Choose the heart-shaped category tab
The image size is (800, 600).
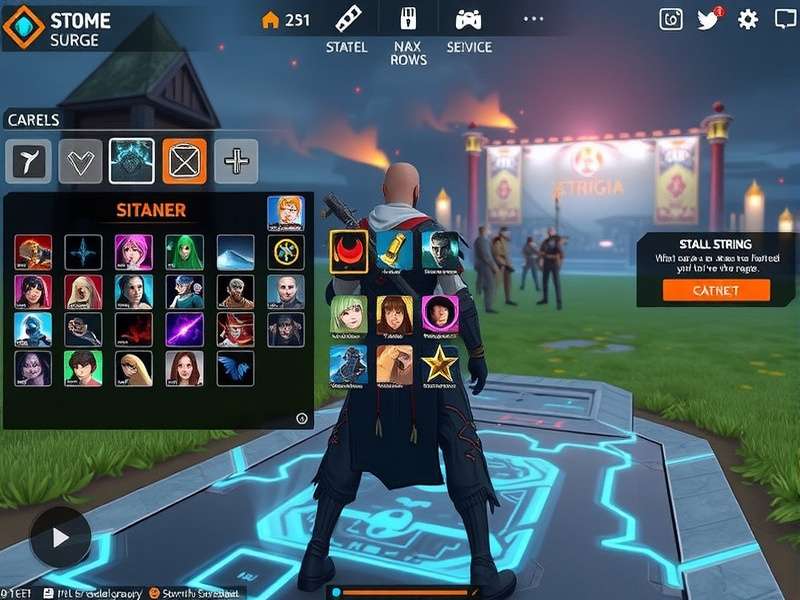click(80, 161)
